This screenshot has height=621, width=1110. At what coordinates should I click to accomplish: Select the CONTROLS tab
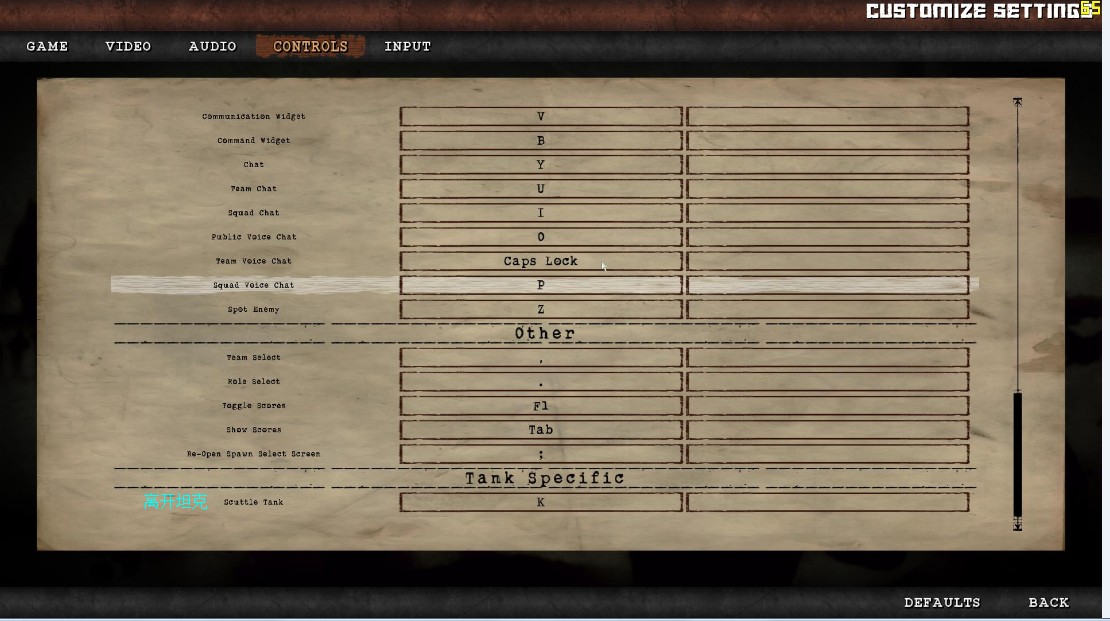[x=310, y=46]
